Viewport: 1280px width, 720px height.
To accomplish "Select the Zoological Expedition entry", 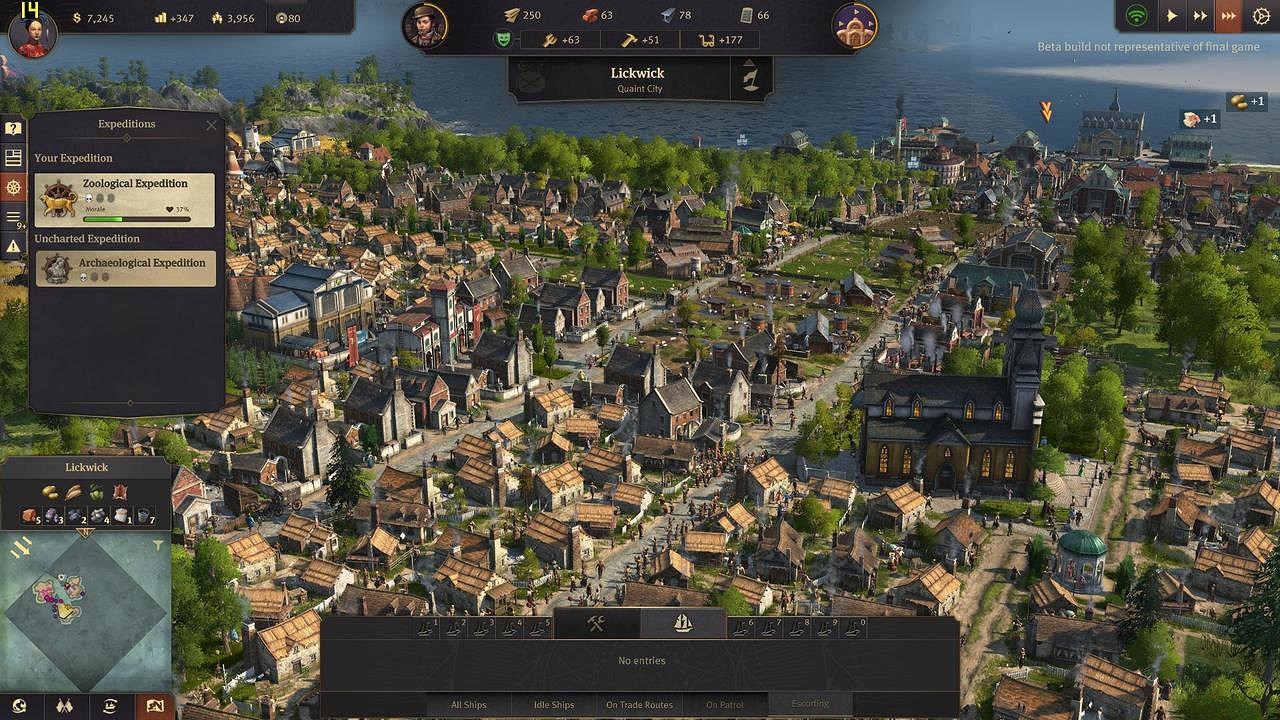I will tap(125, 200).
